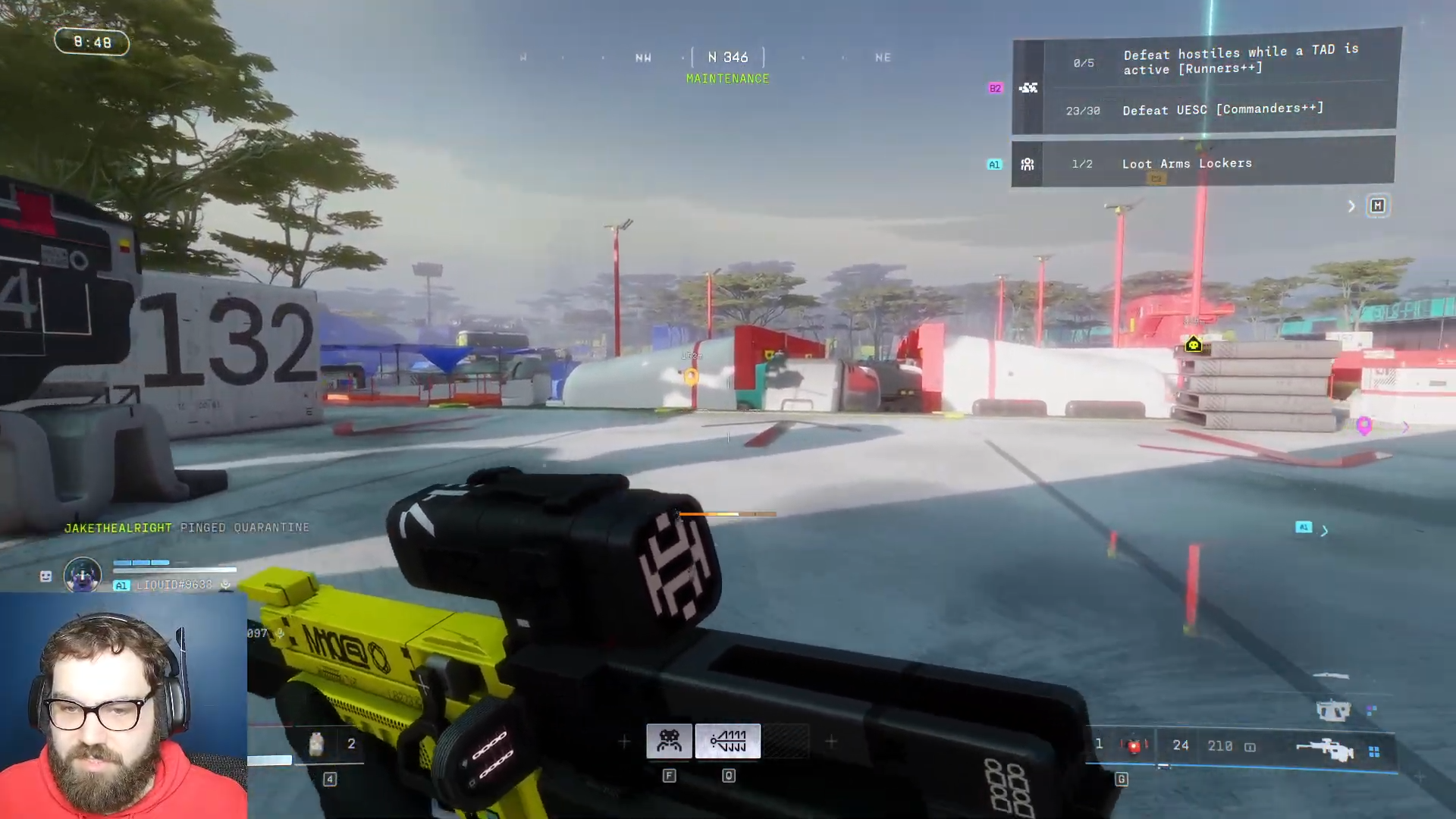The width and height of the screenshot is (1456, 819).
Task: Activate the robot-face ability icon
Action: [669, 741]
